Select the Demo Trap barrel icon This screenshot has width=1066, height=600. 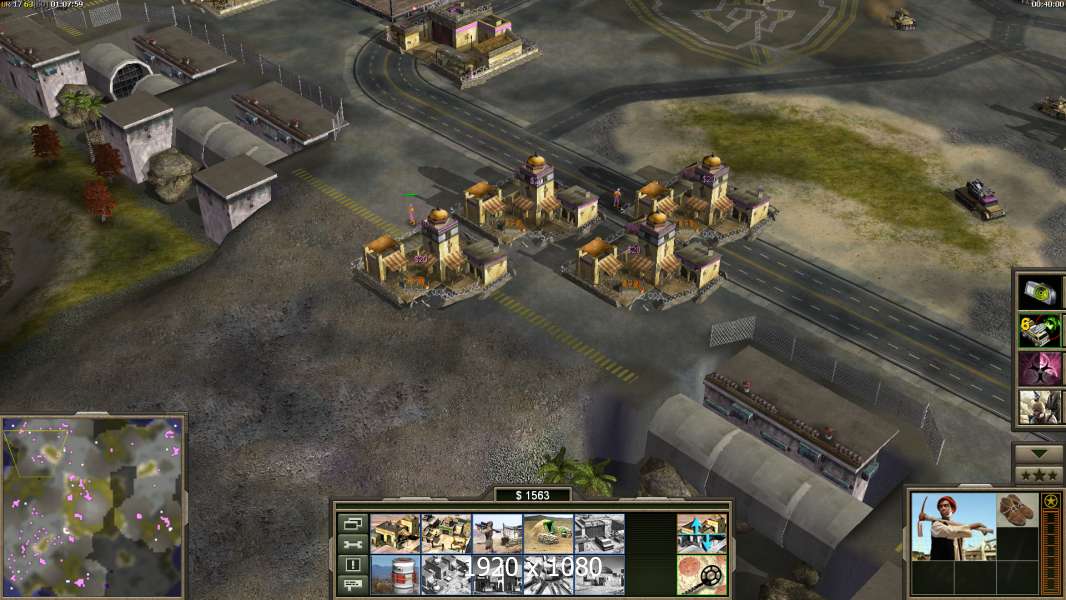coord(395,574)
